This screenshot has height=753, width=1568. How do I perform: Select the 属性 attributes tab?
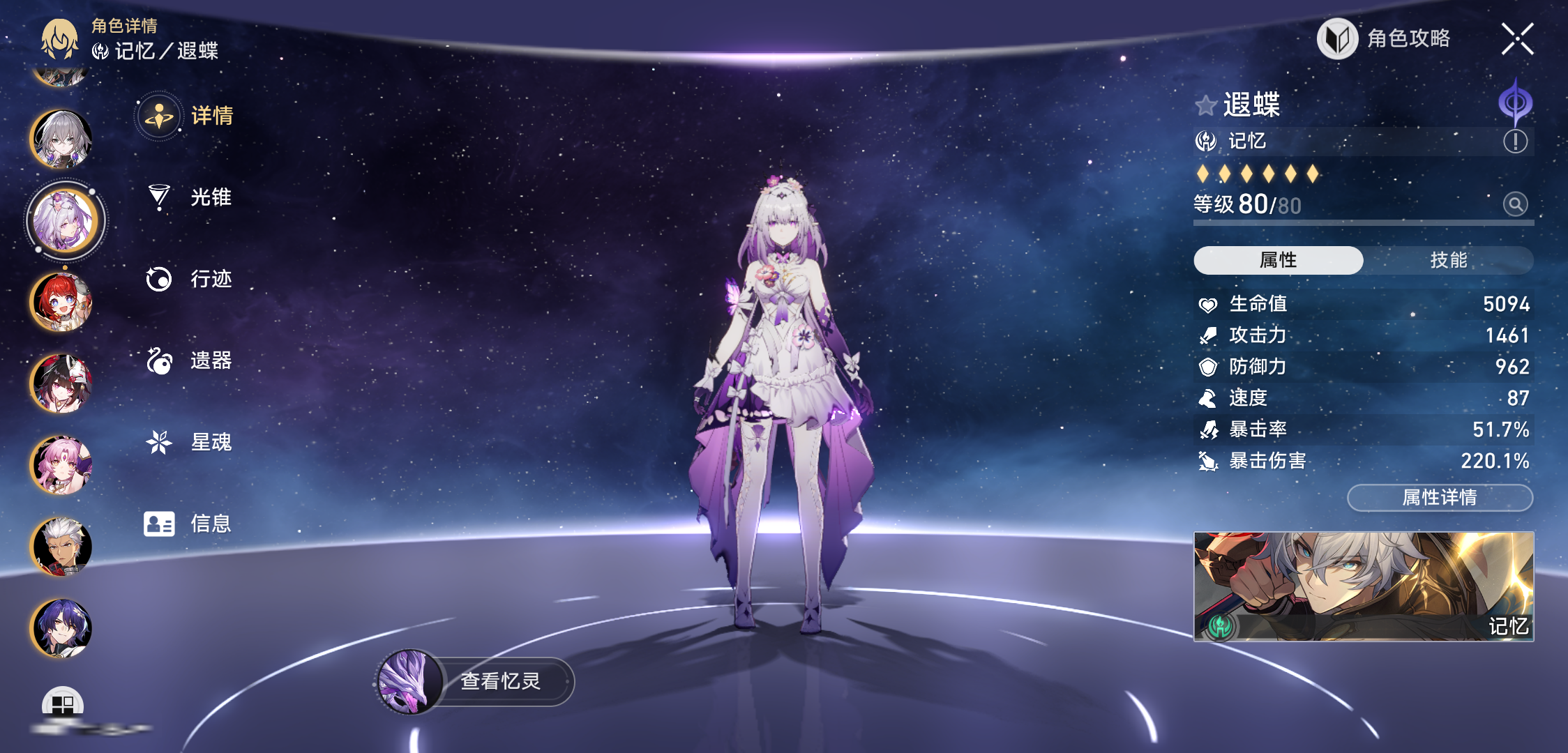(1278, 260)
